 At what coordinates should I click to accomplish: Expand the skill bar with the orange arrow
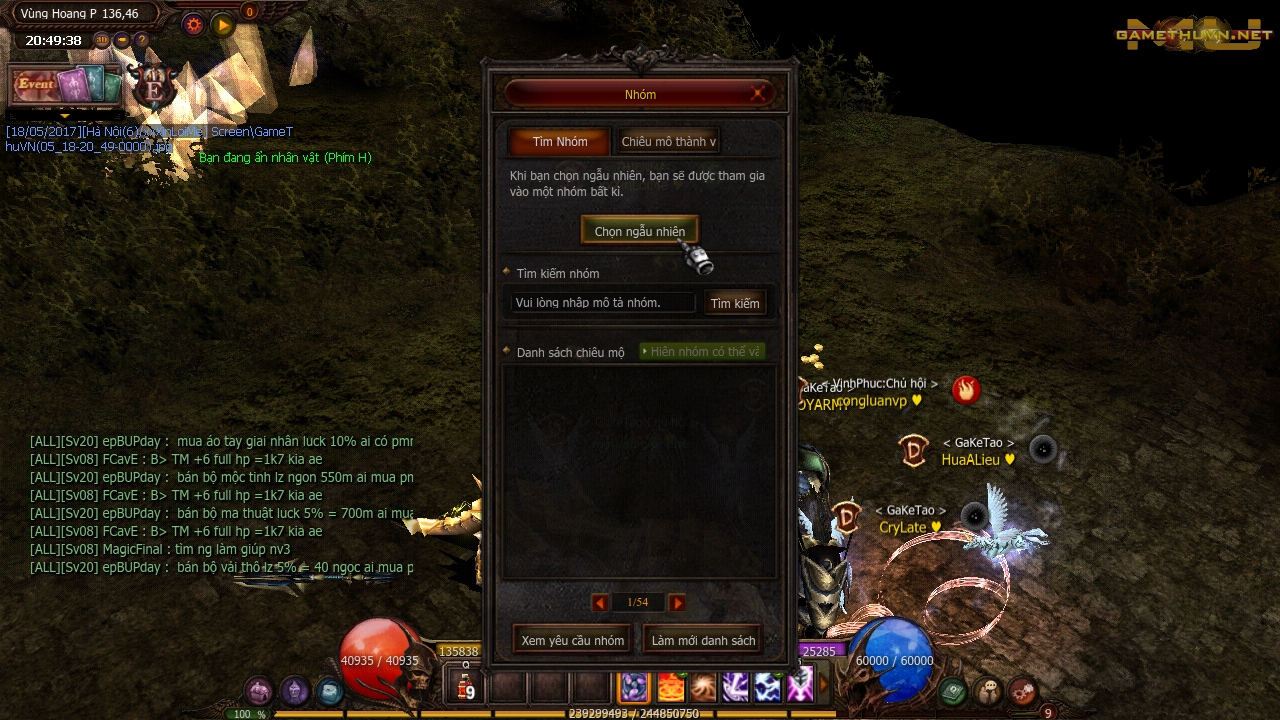point(824,685)
